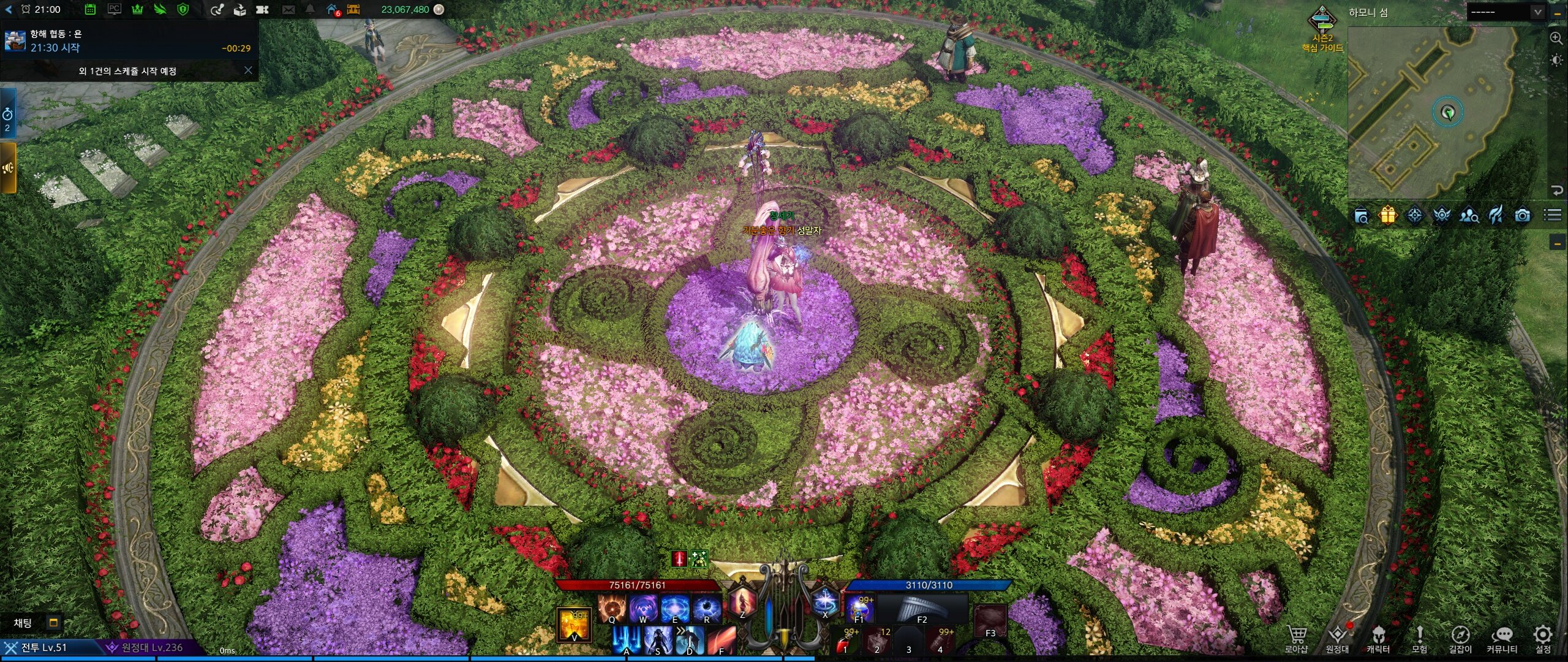
Task: Use the red health potion slot
Action: point(847,642)
